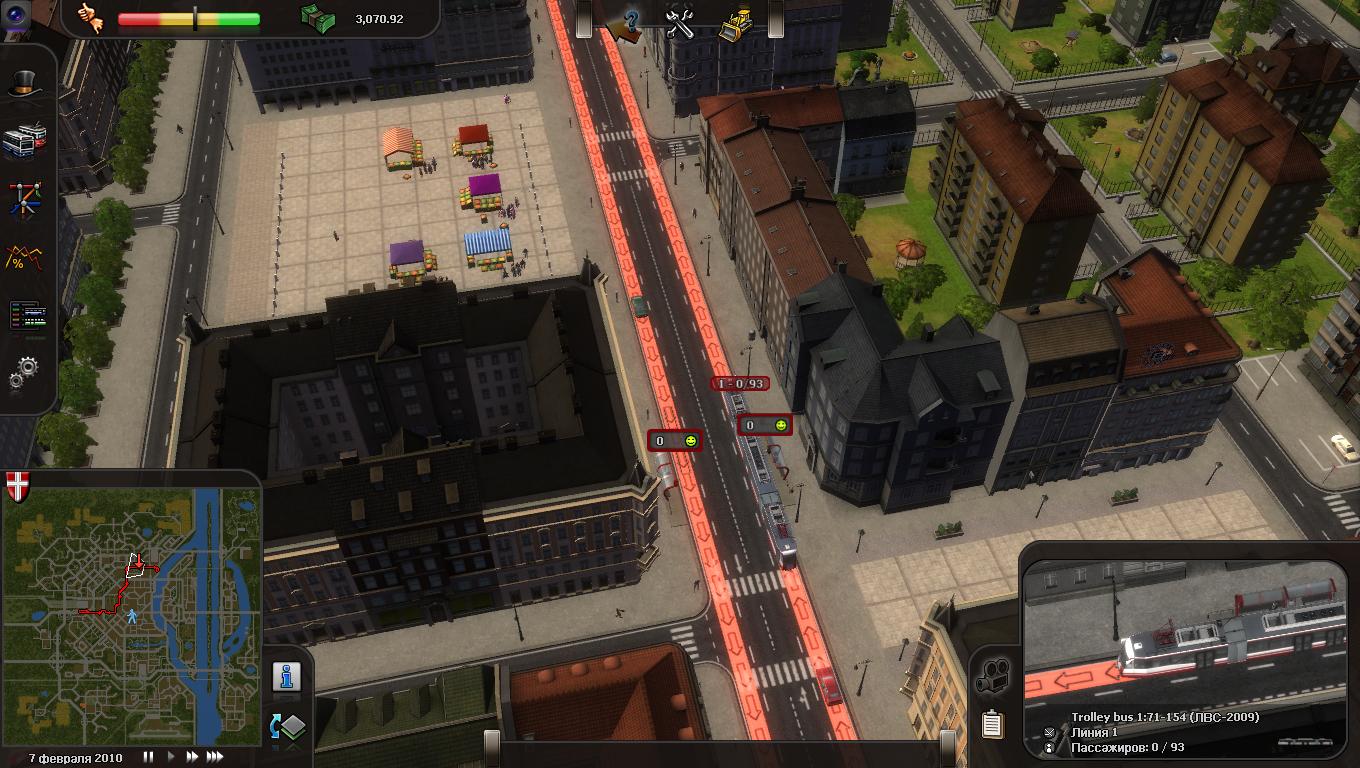Open the blue info button

(x=287, y=677)
